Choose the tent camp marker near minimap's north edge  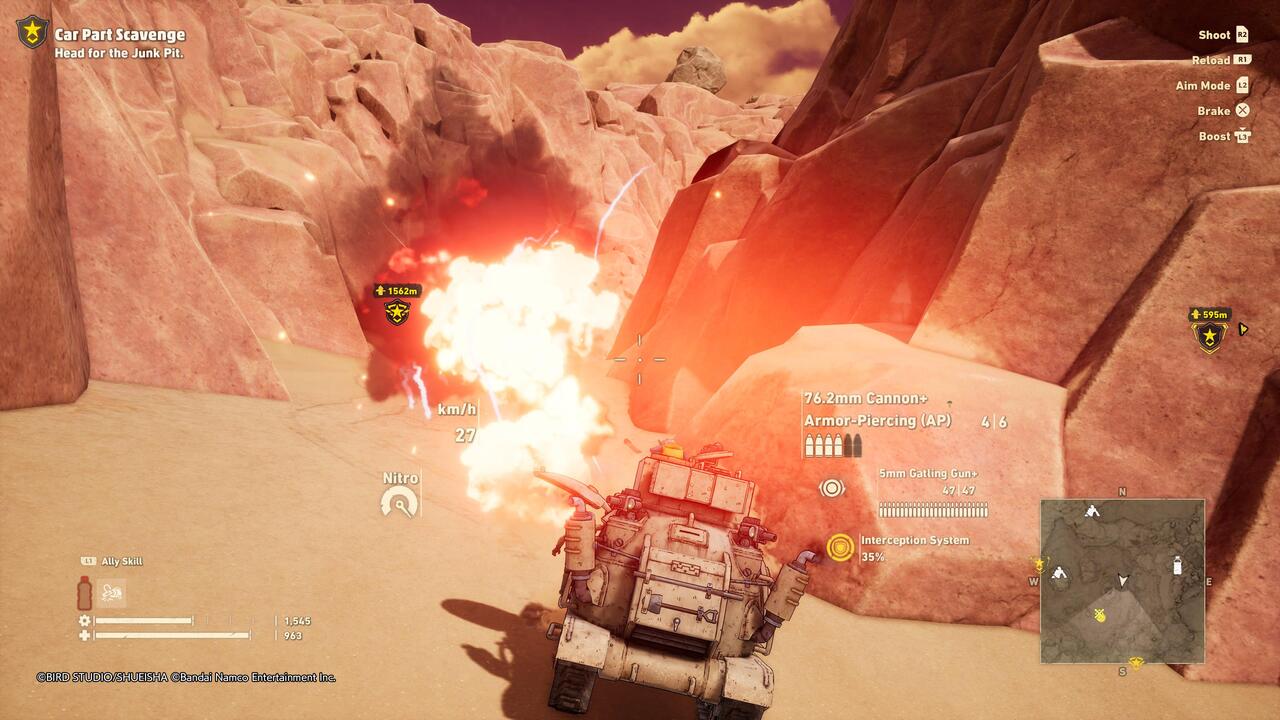(x=1092, y=511)
